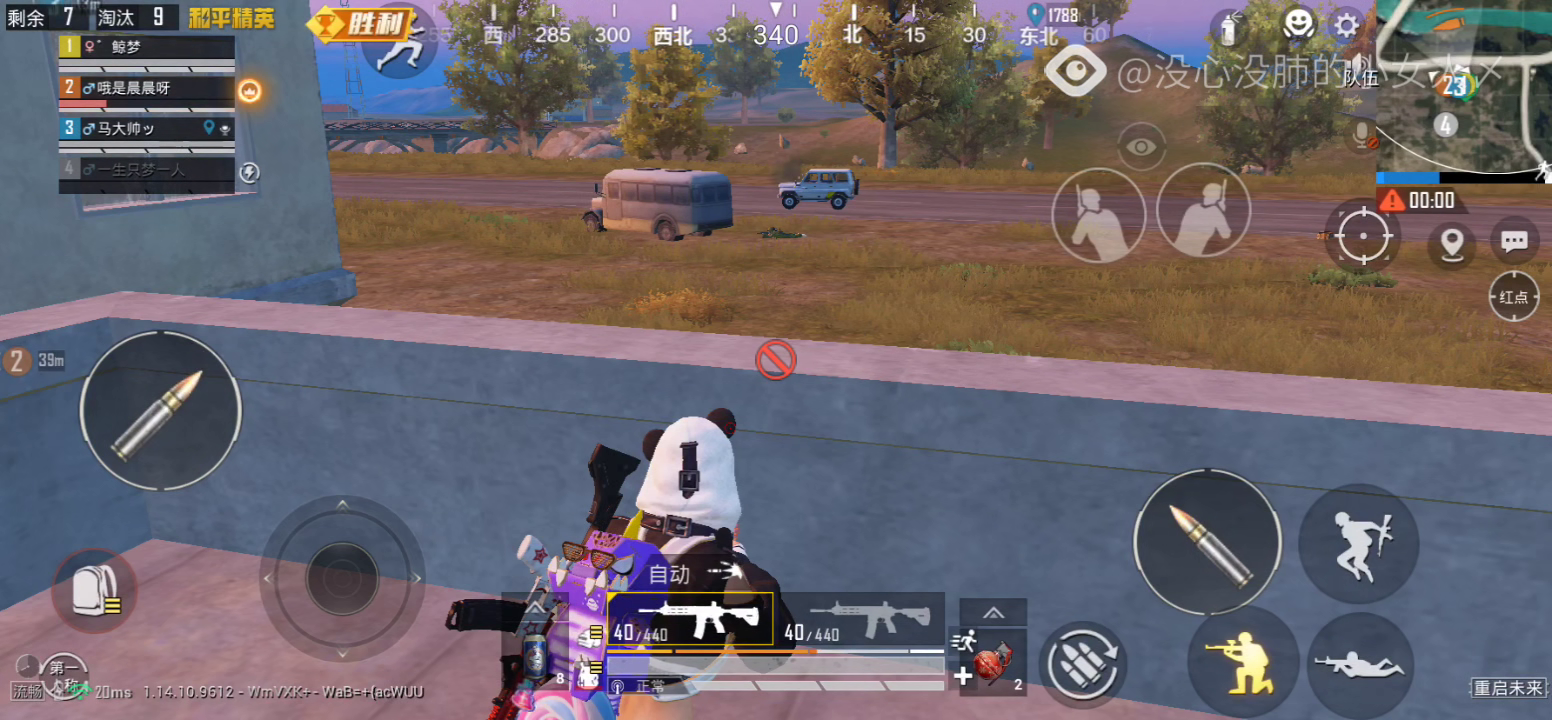Activate the lean left peek toggle

point(1098,213)
